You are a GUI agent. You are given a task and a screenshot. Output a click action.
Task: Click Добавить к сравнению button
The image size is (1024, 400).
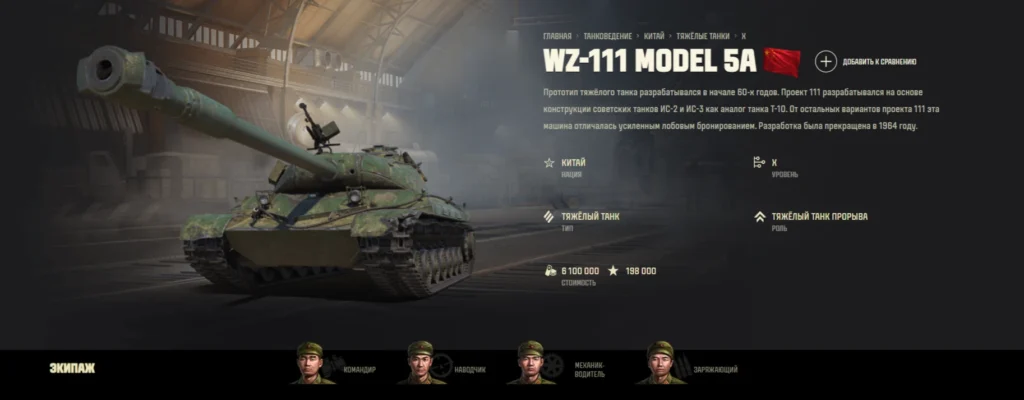[x=826, y=62]
